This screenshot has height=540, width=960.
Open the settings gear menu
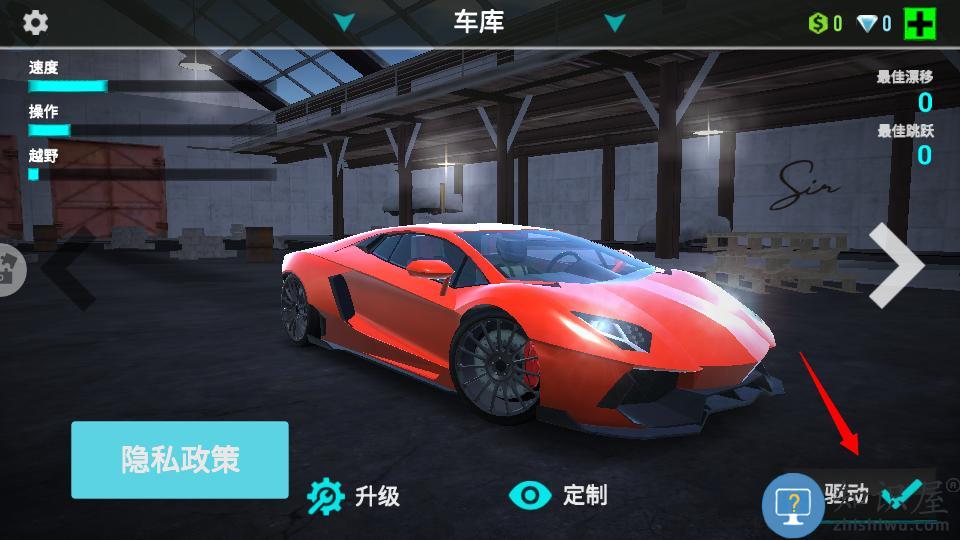pyautogui.click(x=35, y=22)
